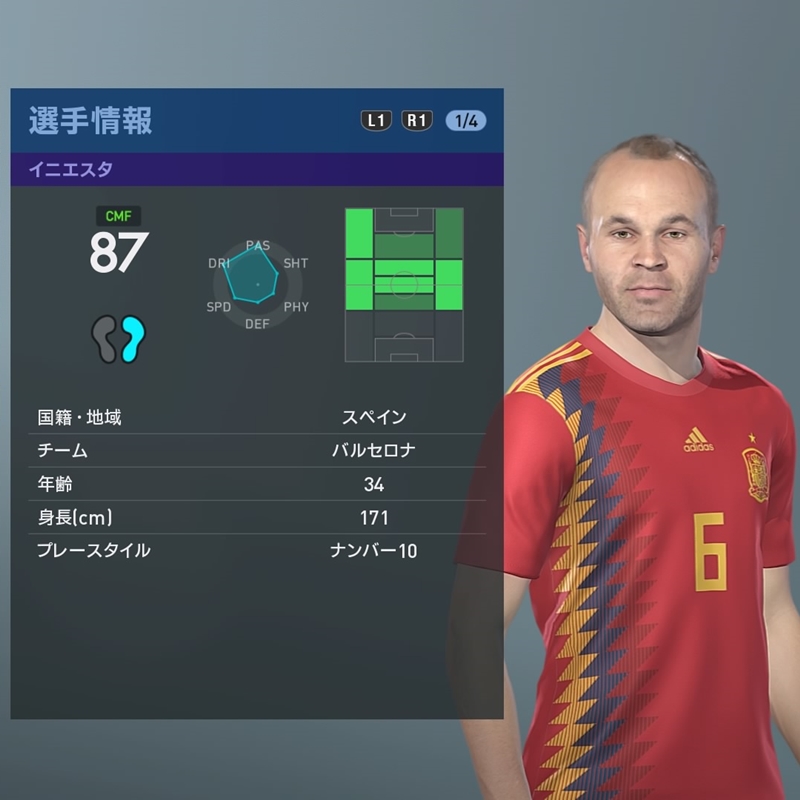The height and width of the screenshot is (800, 800).
Task: Select the 国籍・地域 row showing スペイン
Action: (x=257, y=417)
